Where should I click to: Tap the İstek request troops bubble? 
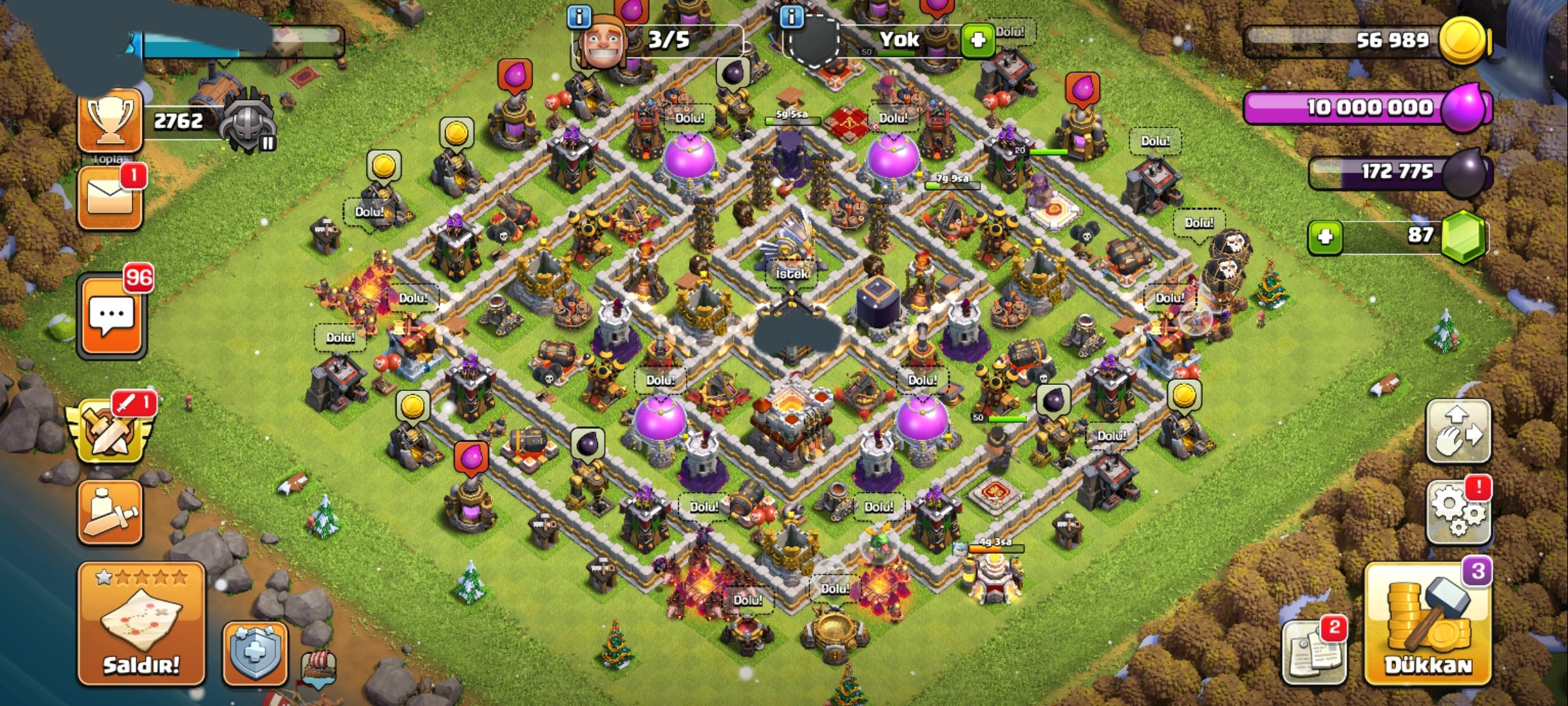click(x=792, y=274)
